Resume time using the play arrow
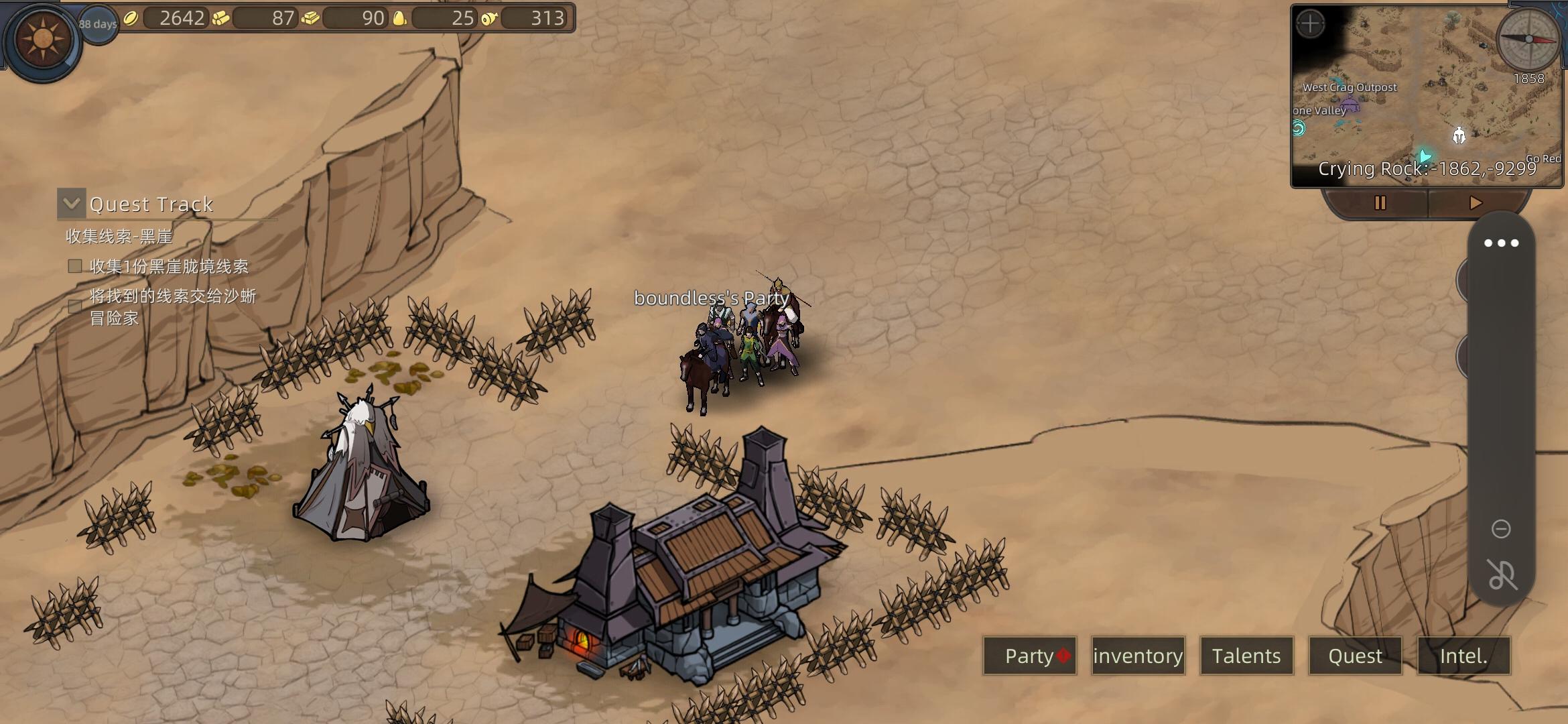Image resolution: width=1568 pixels, height=724 pixels. click(x=1475, y=202)
